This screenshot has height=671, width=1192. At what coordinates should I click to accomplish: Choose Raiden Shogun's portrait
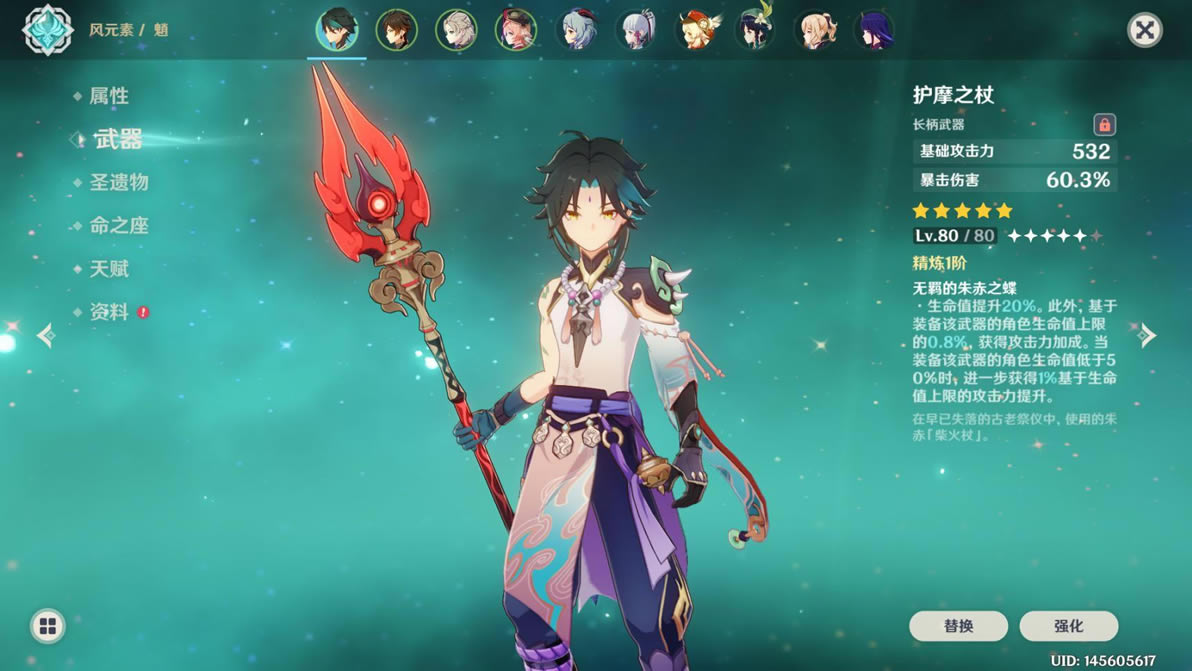(874, 30)
